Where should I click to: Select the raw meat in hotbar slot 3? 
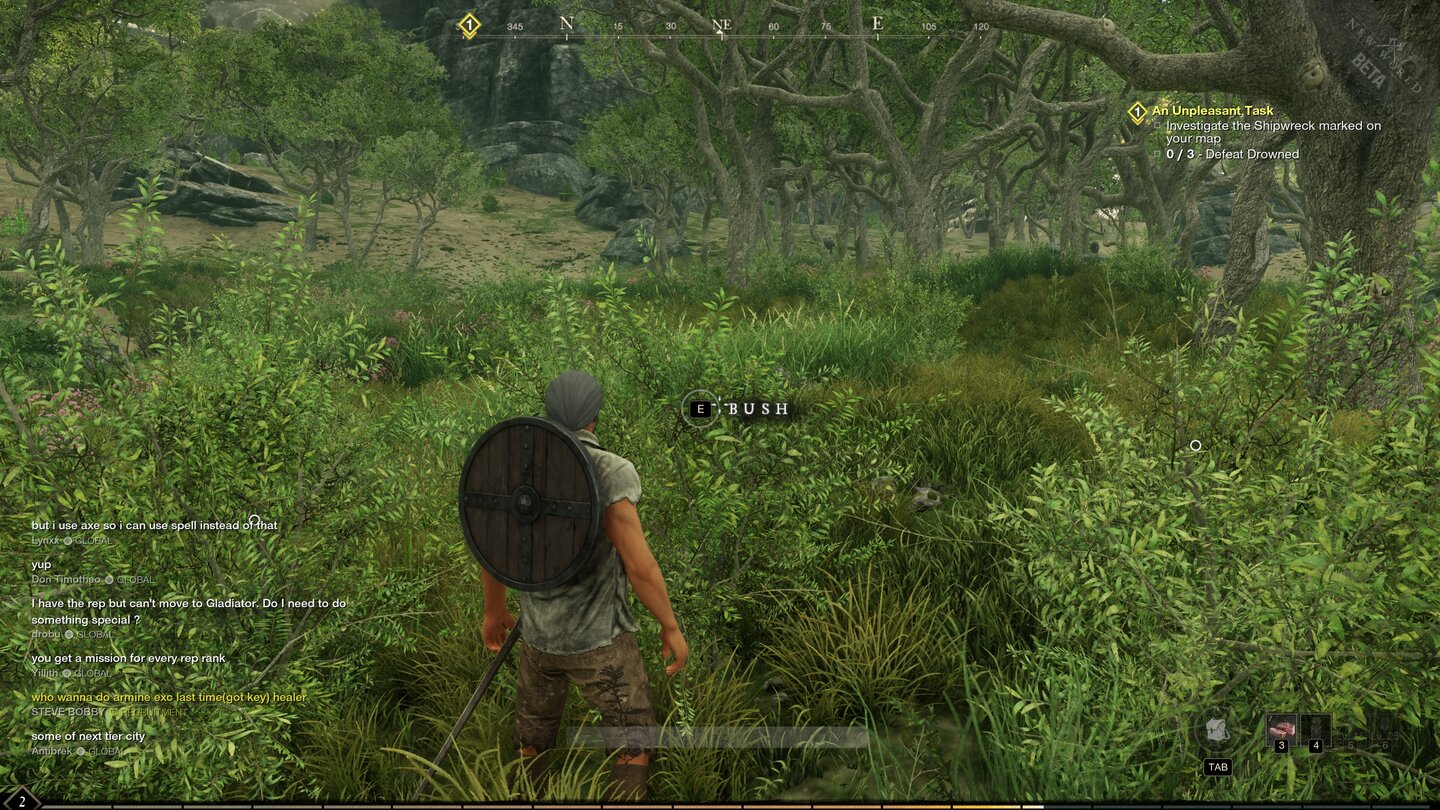(x=1283, y=728)
